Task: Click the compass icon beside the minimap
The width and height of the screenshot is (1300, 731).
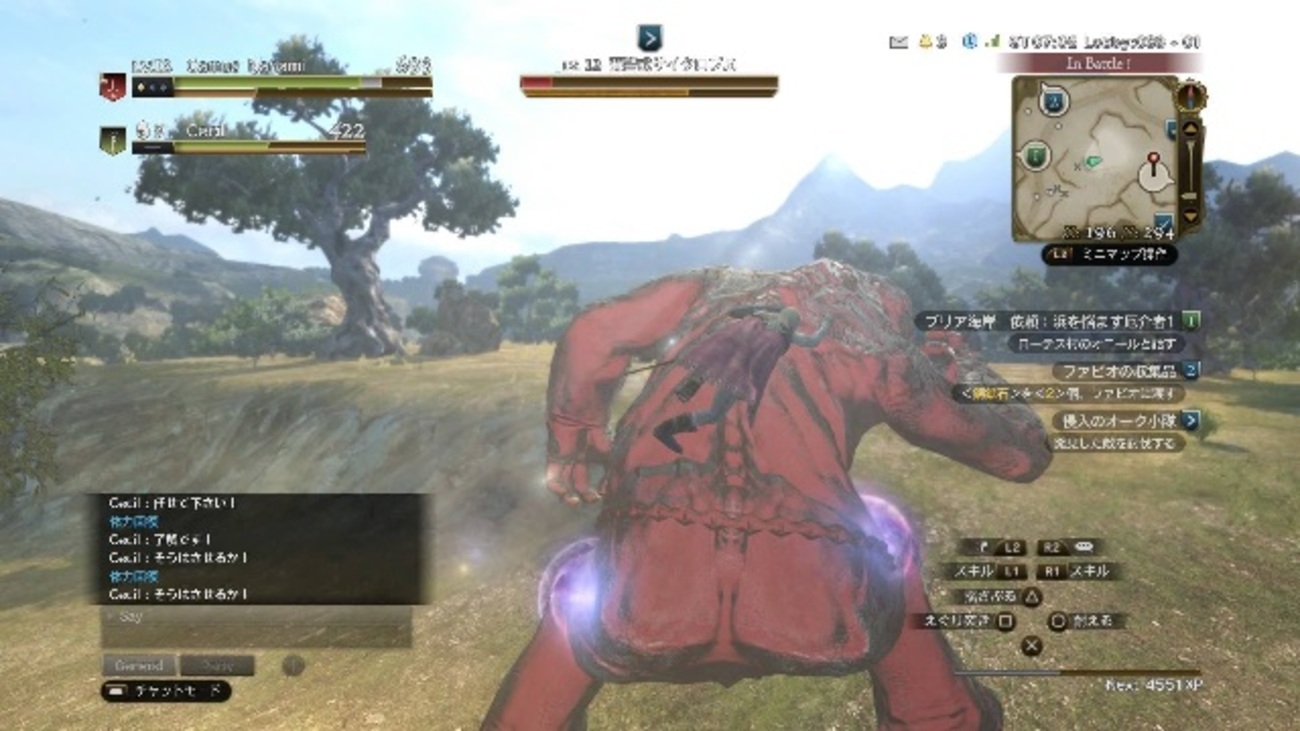Action: pos(1190,96)
